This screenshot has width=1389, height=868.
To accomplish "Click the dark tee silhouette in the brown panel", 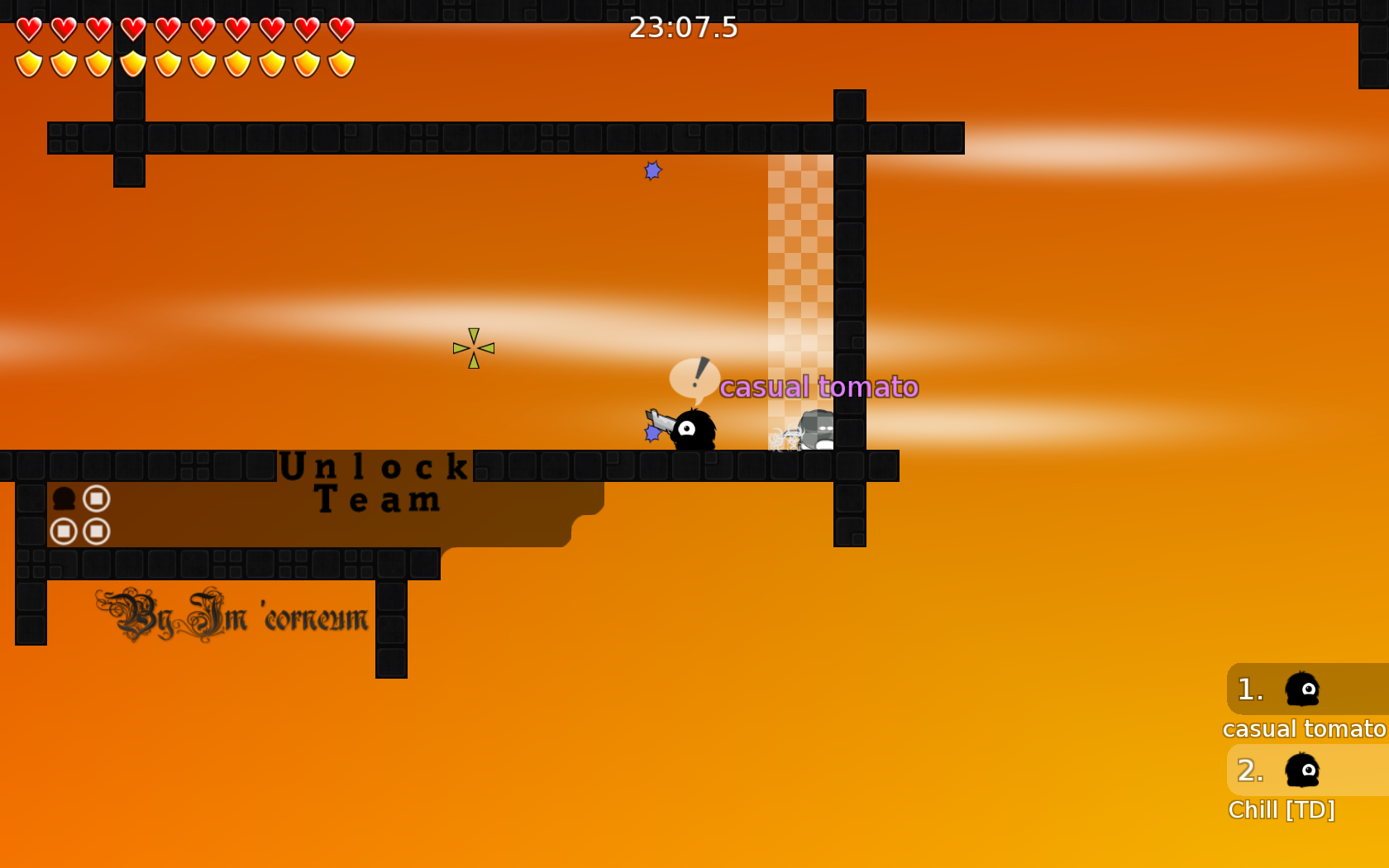I will [x=63, y=498].
